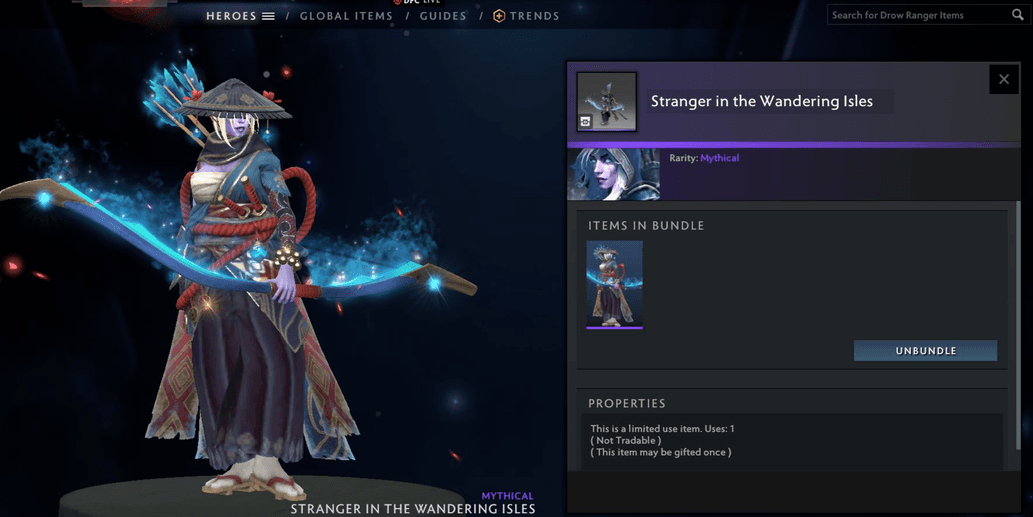
Task: Select the bundled item thumbnail
Action: click(614, 284)
